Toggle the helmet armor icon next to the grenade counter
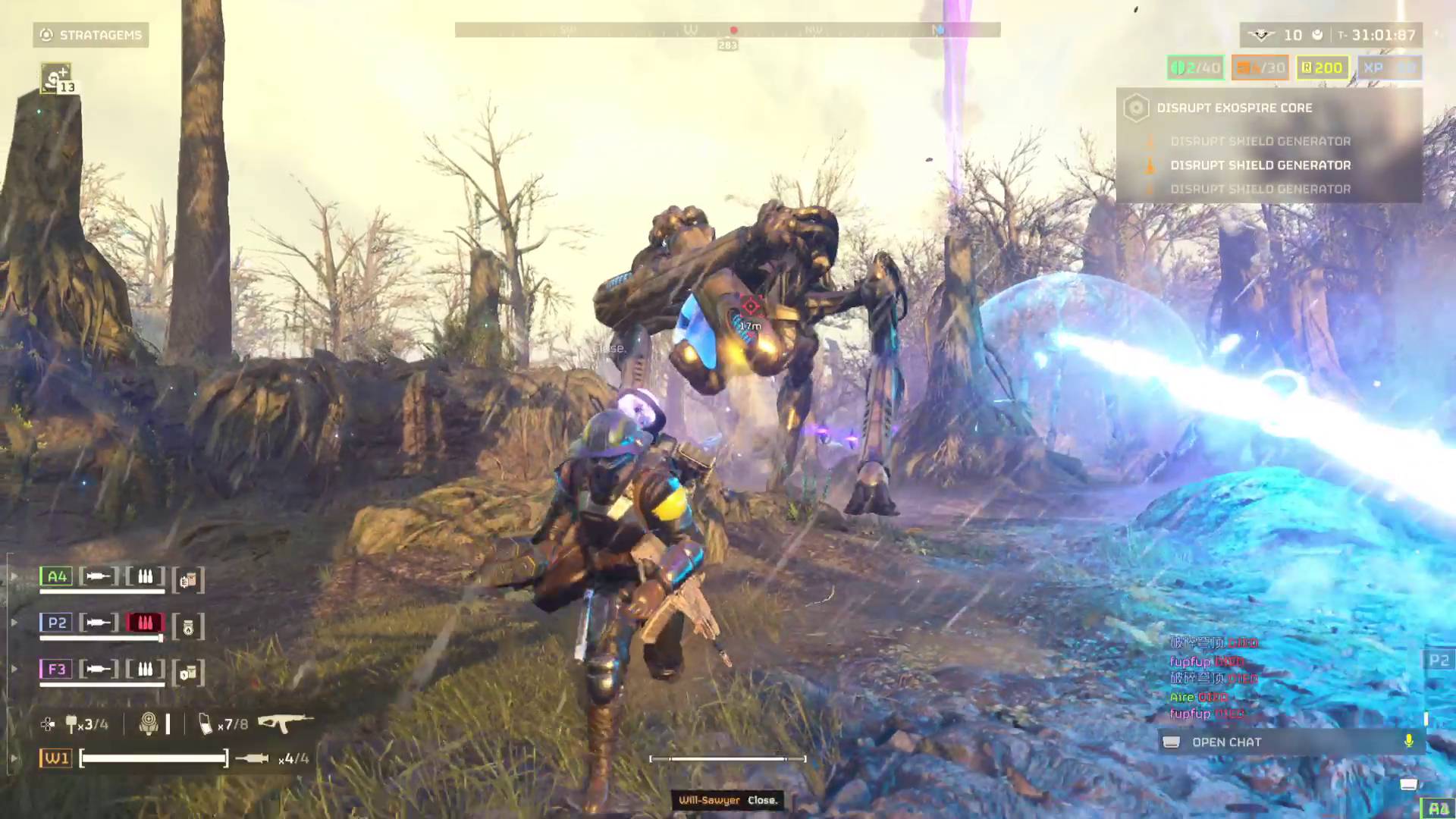Image resolution: width=1456 pixels, height=819 pixels. 149,722
